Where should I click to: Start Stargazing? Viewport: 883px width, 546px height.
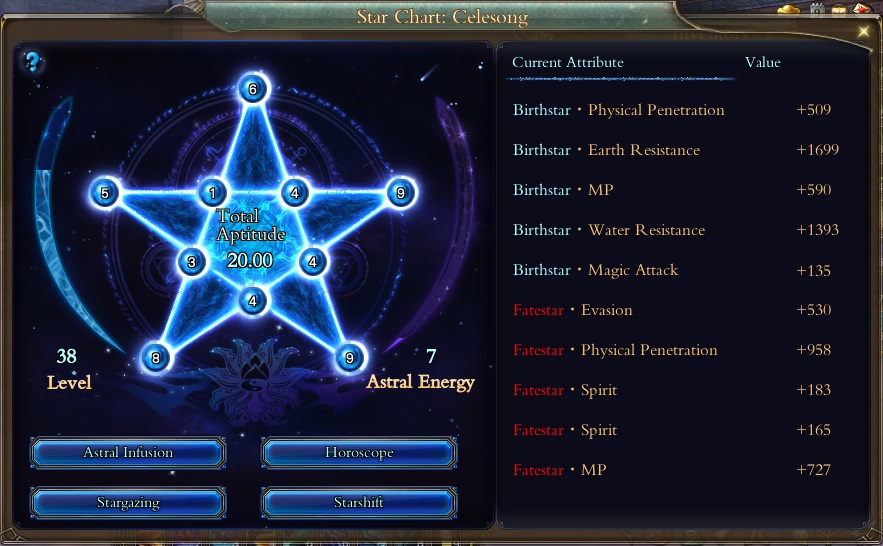point(128,503)
